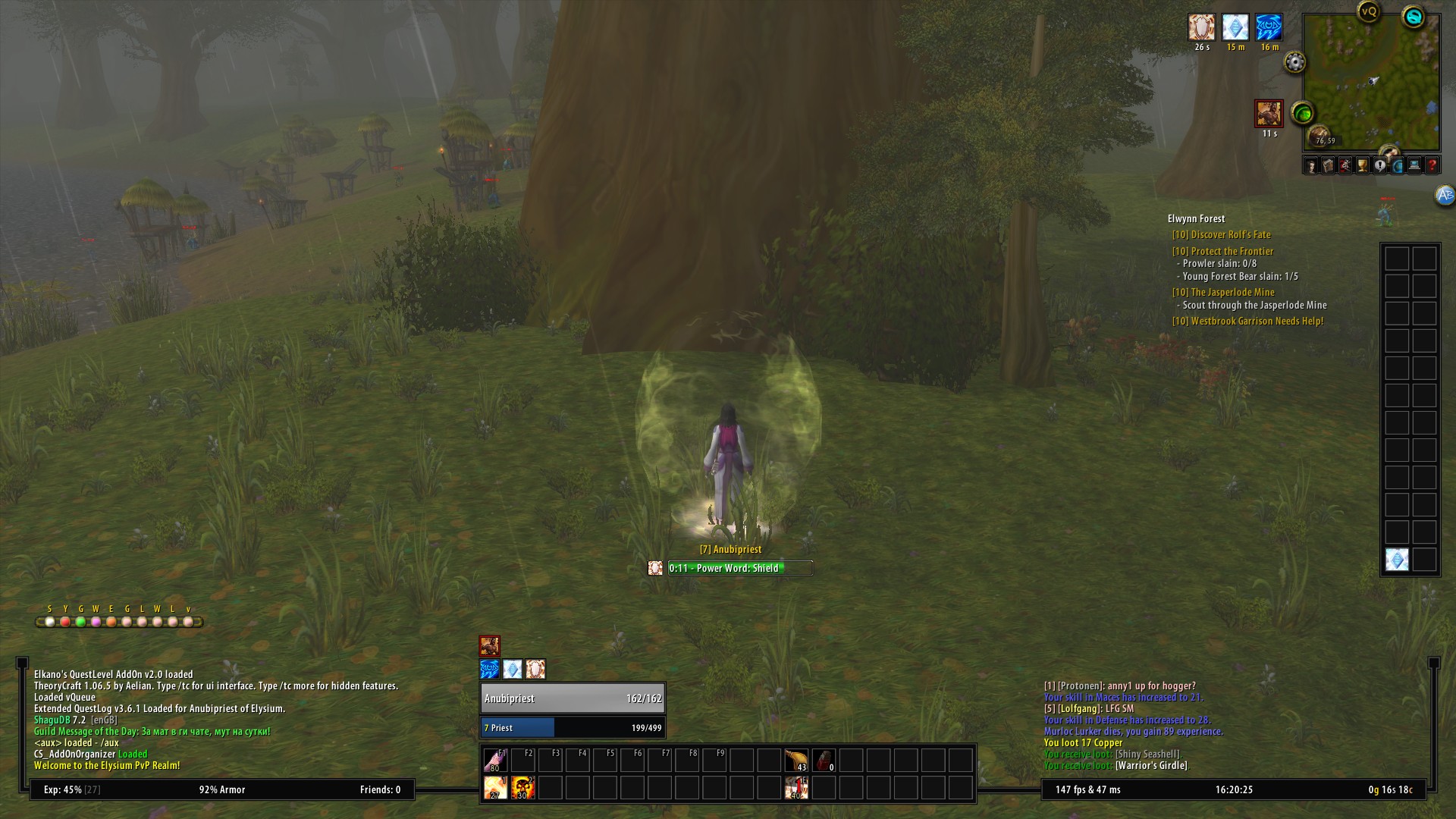
Task: Open the quest log exclamation button
Action: click(x=1380, y=165)
